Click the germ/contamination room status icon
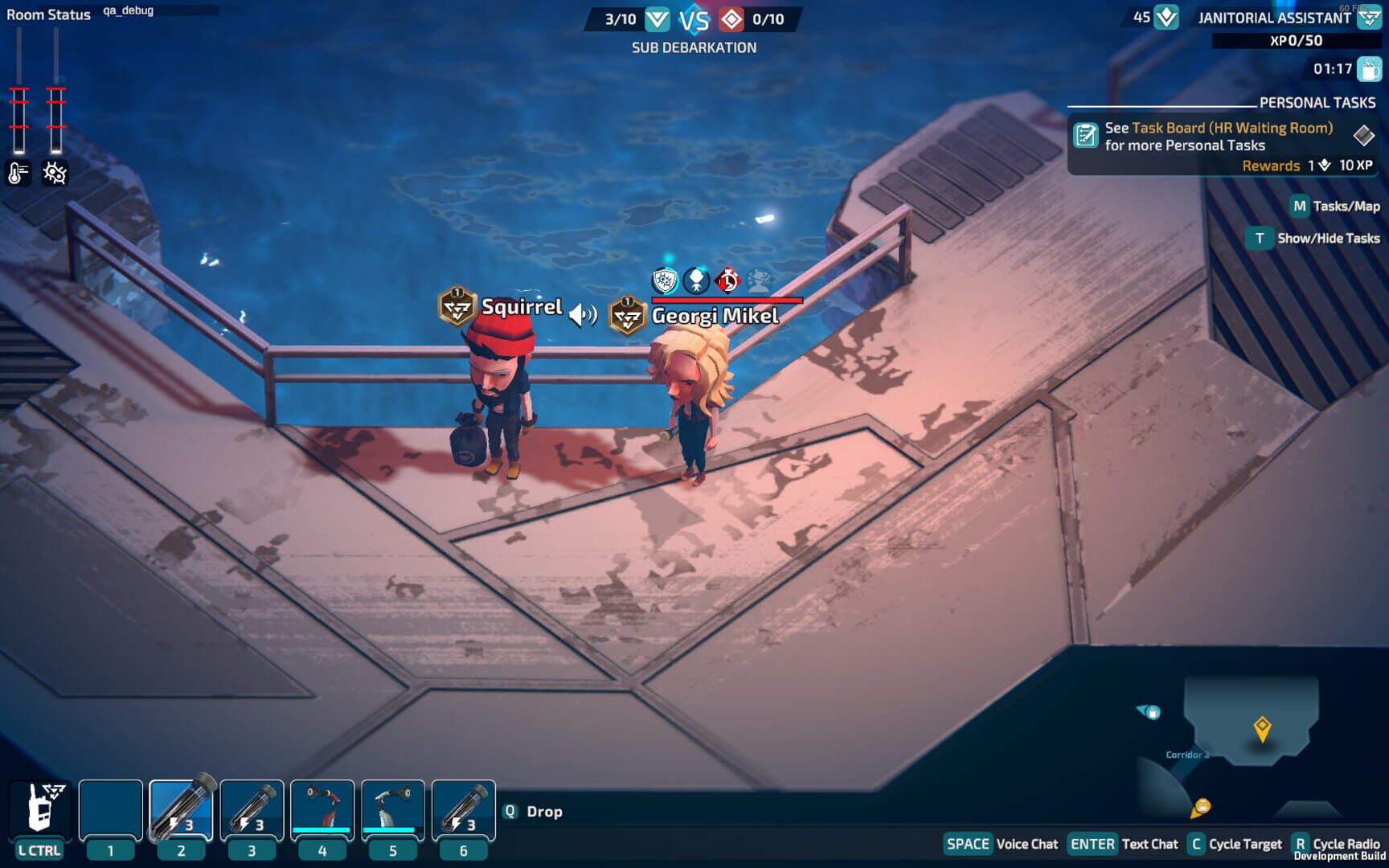1389x868 pixels. [x=53, y=172]
